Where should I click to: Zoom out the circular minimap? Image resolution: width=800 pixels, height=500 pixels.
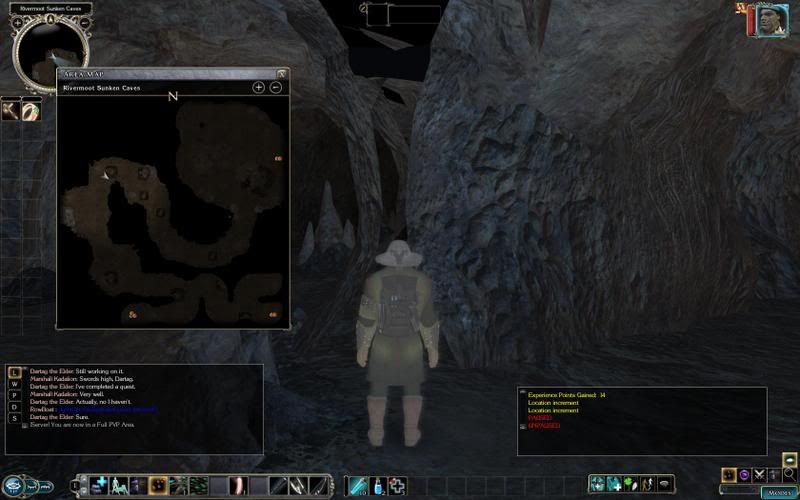(x=83, y=22)
